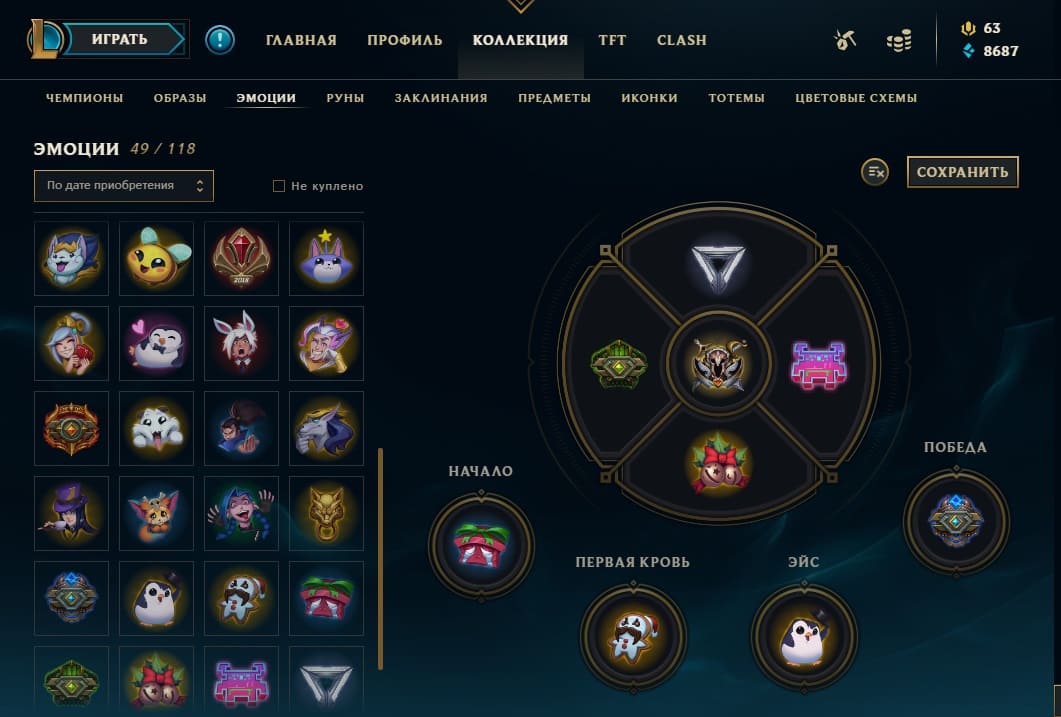Choose the ЭЙС penguin emote slot

pos(804,636)
